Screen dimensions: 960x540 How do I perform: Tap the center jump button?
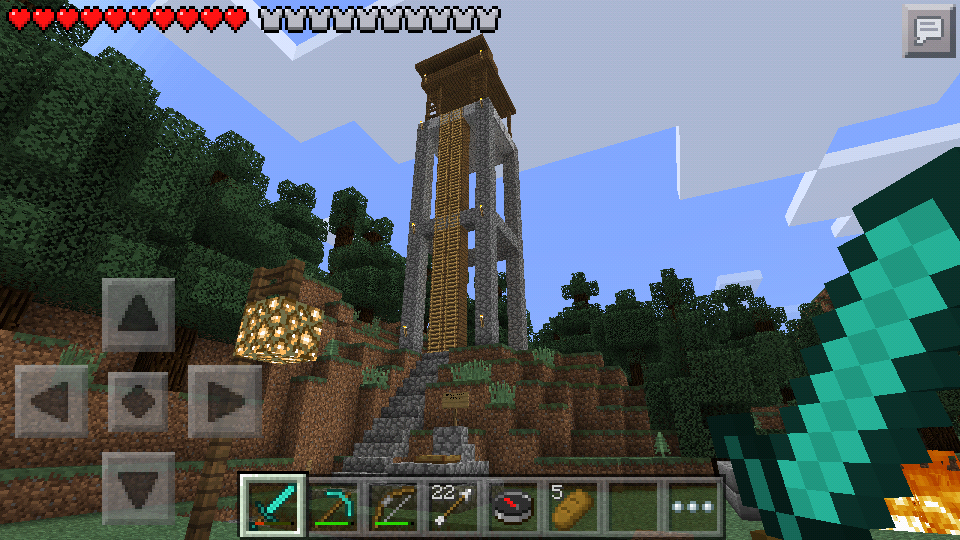[138, 401]
